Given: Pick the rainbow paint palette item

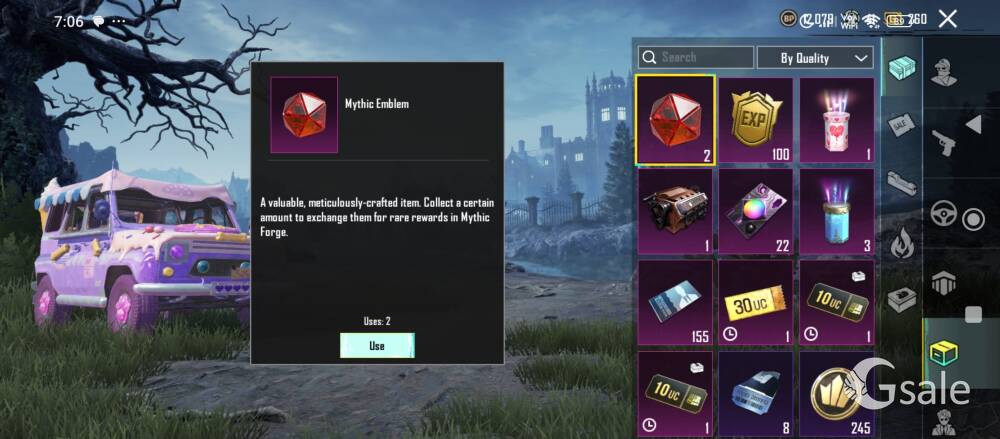Looking at the screenshot, I should pyautogui.click(x=756, y=210).
